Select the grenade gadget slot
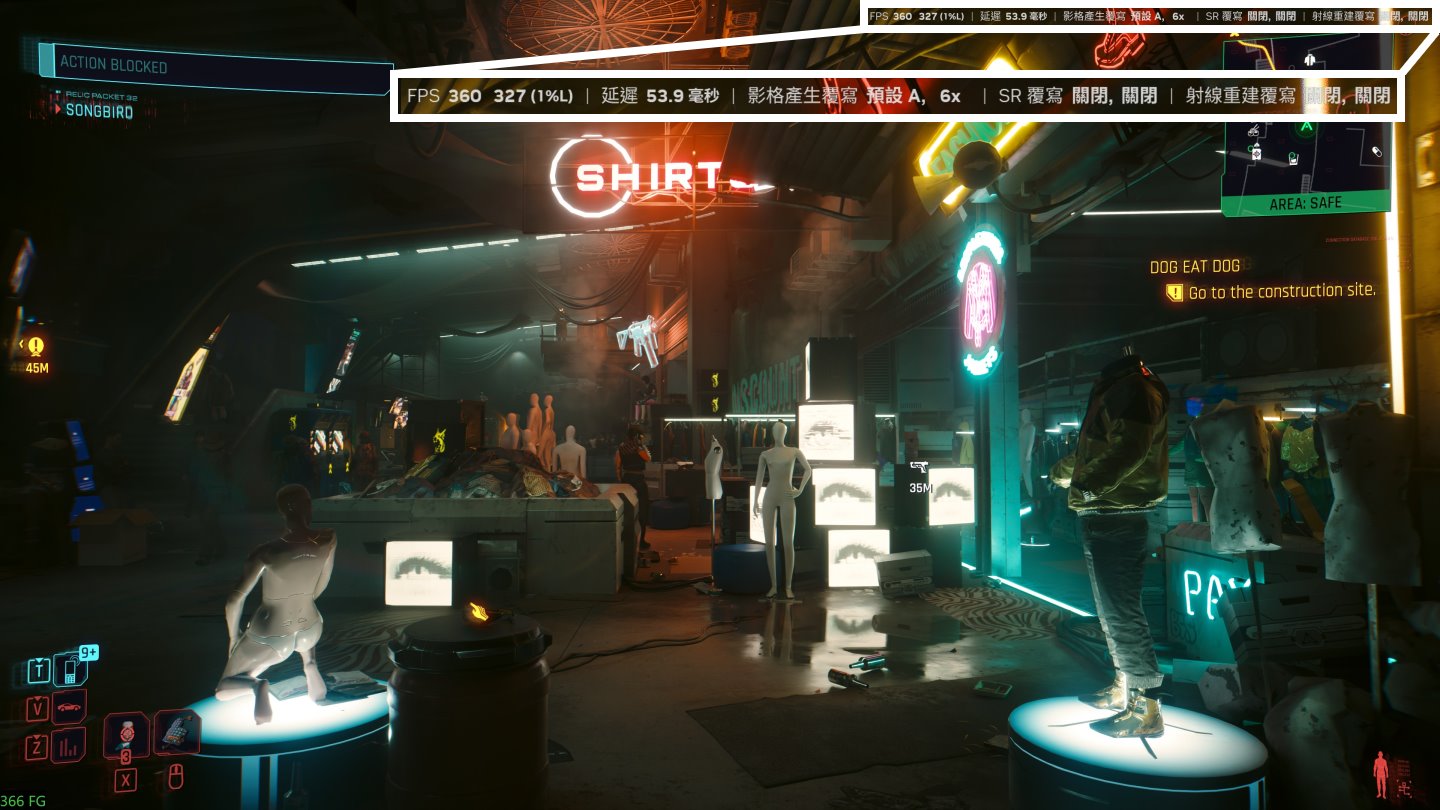 [176, 733]
